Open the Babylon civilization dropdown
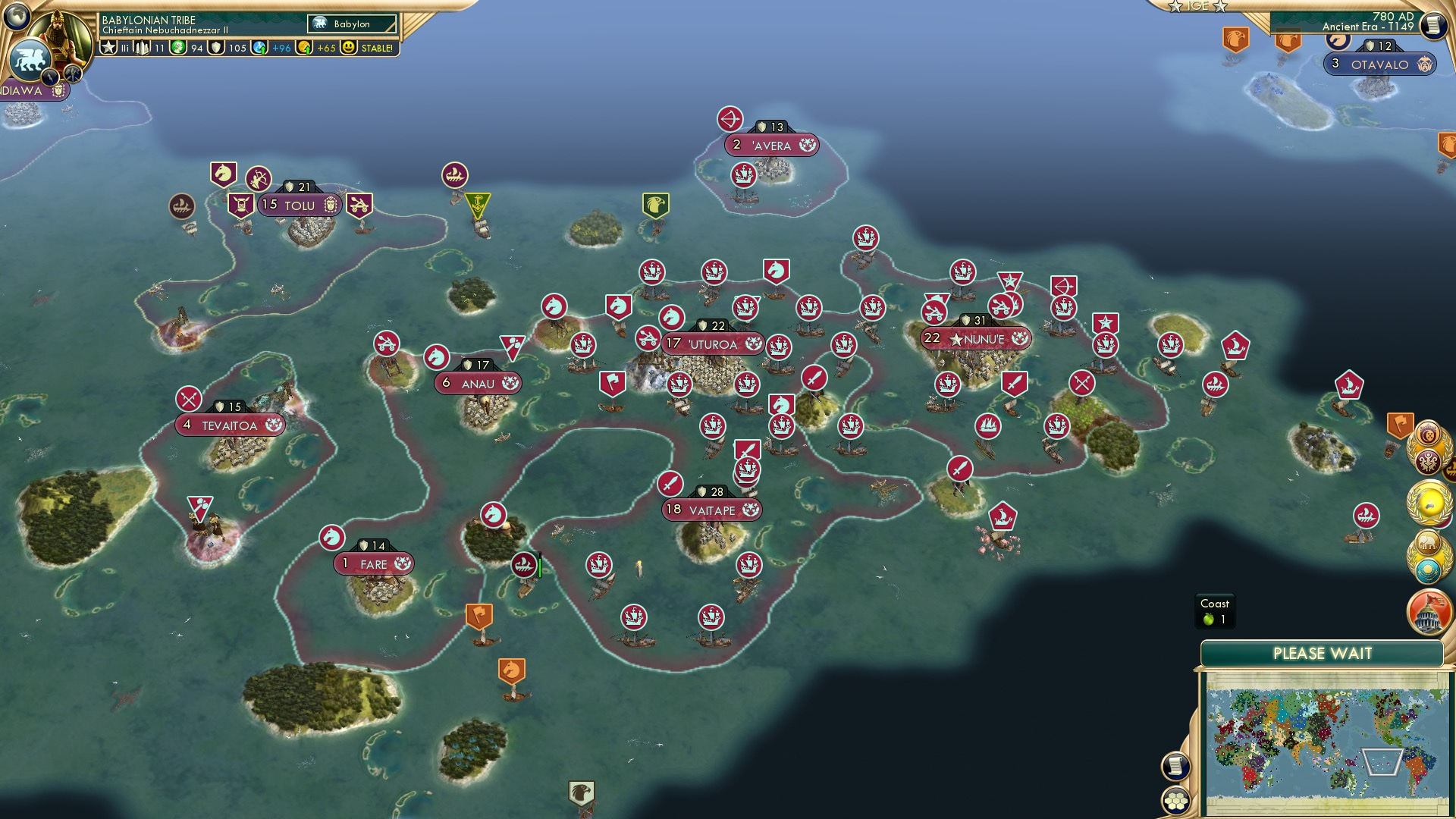The width and height of the screenshot is (1456, 819). (x=353, y=24)
